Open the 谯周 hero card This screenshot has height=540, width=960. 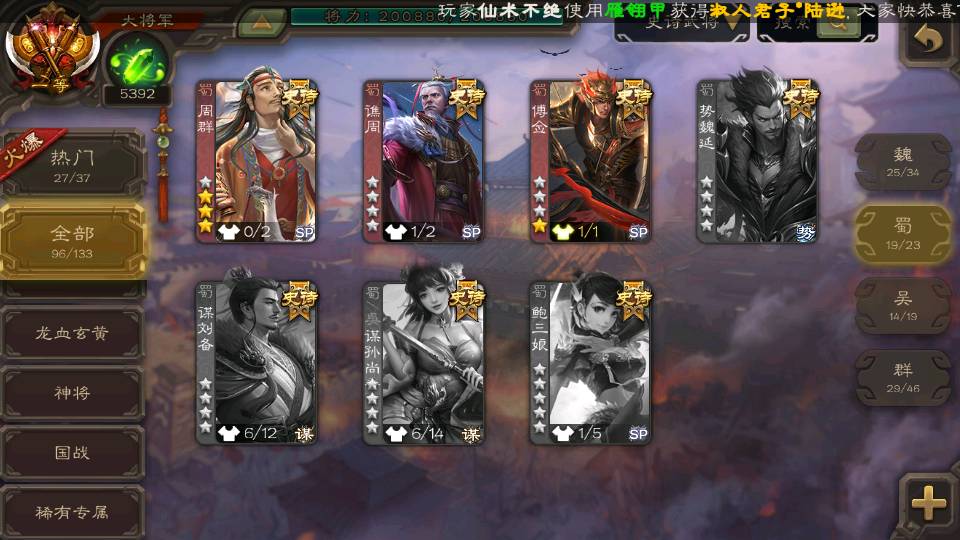coord(424,161)
